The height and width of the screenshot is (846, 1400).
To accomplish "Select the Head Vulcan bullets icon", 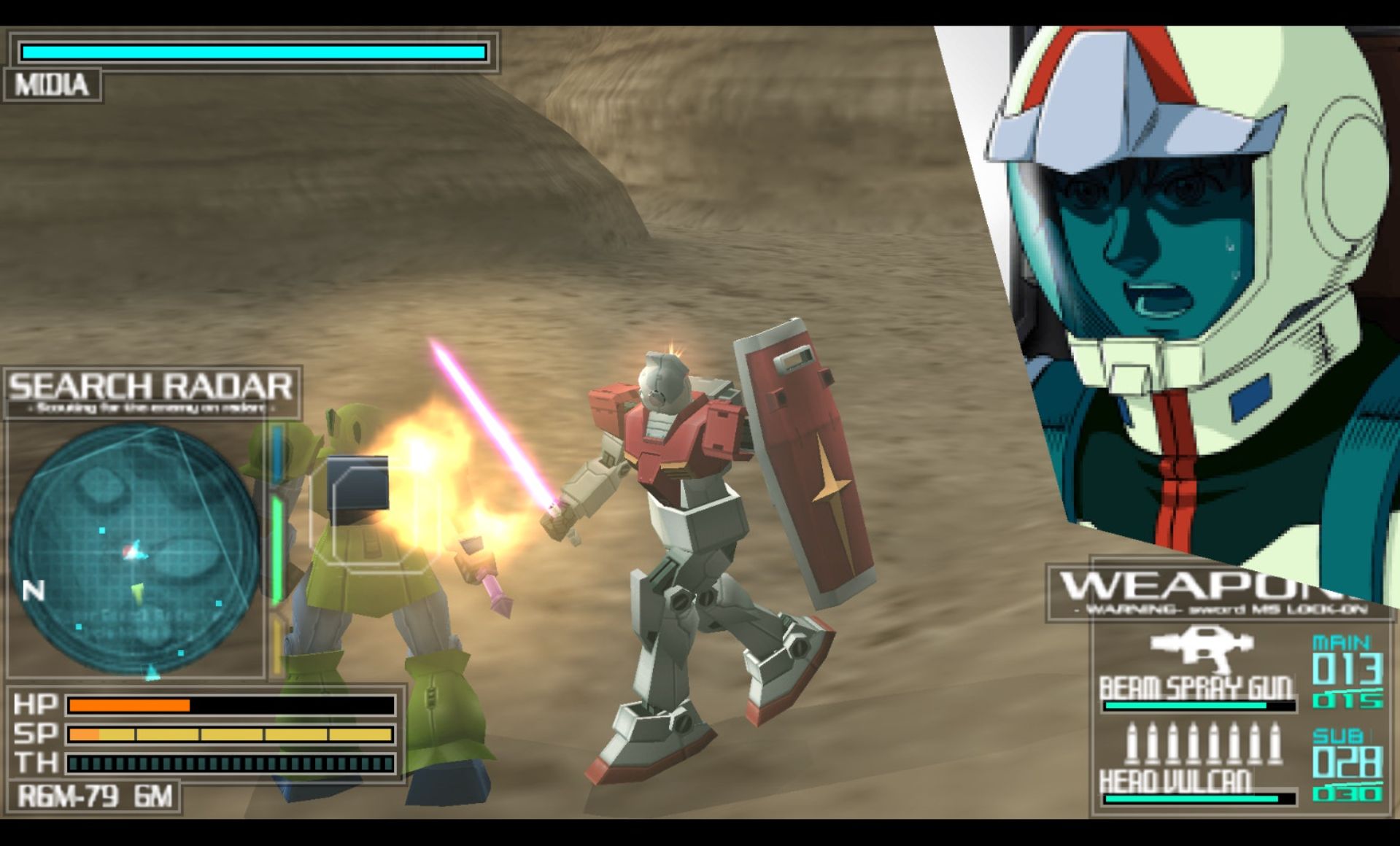I will 1202,744.
